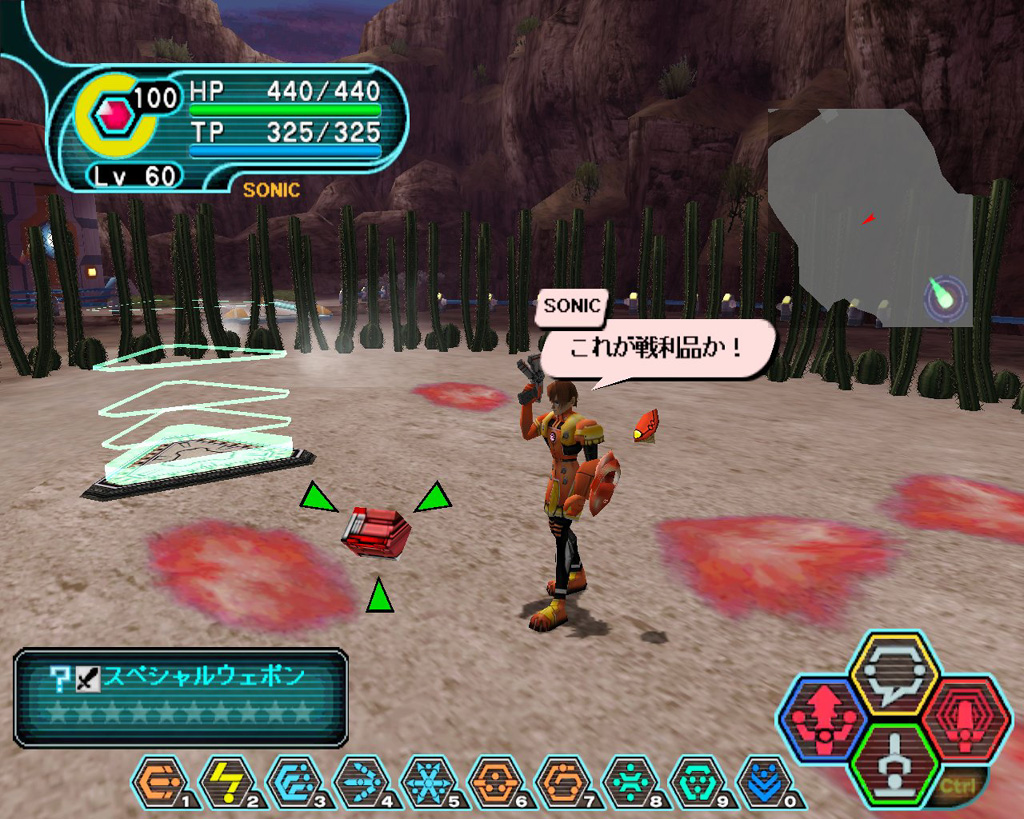Select the orange hexagon technique in slot 6

(x=494, y=781)
